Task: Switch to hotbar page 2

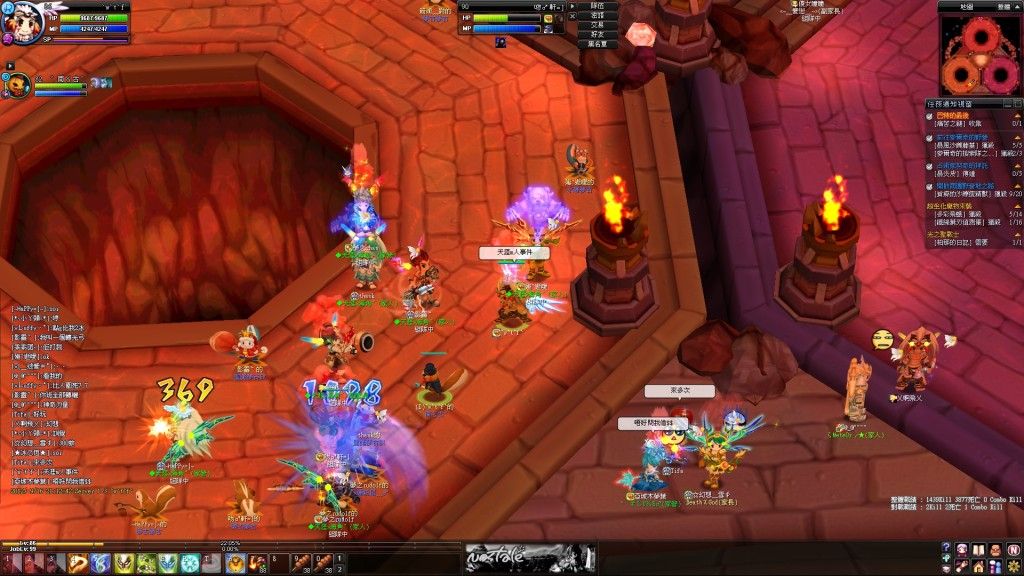Action: pyautogui.click(x=340, y=569)
